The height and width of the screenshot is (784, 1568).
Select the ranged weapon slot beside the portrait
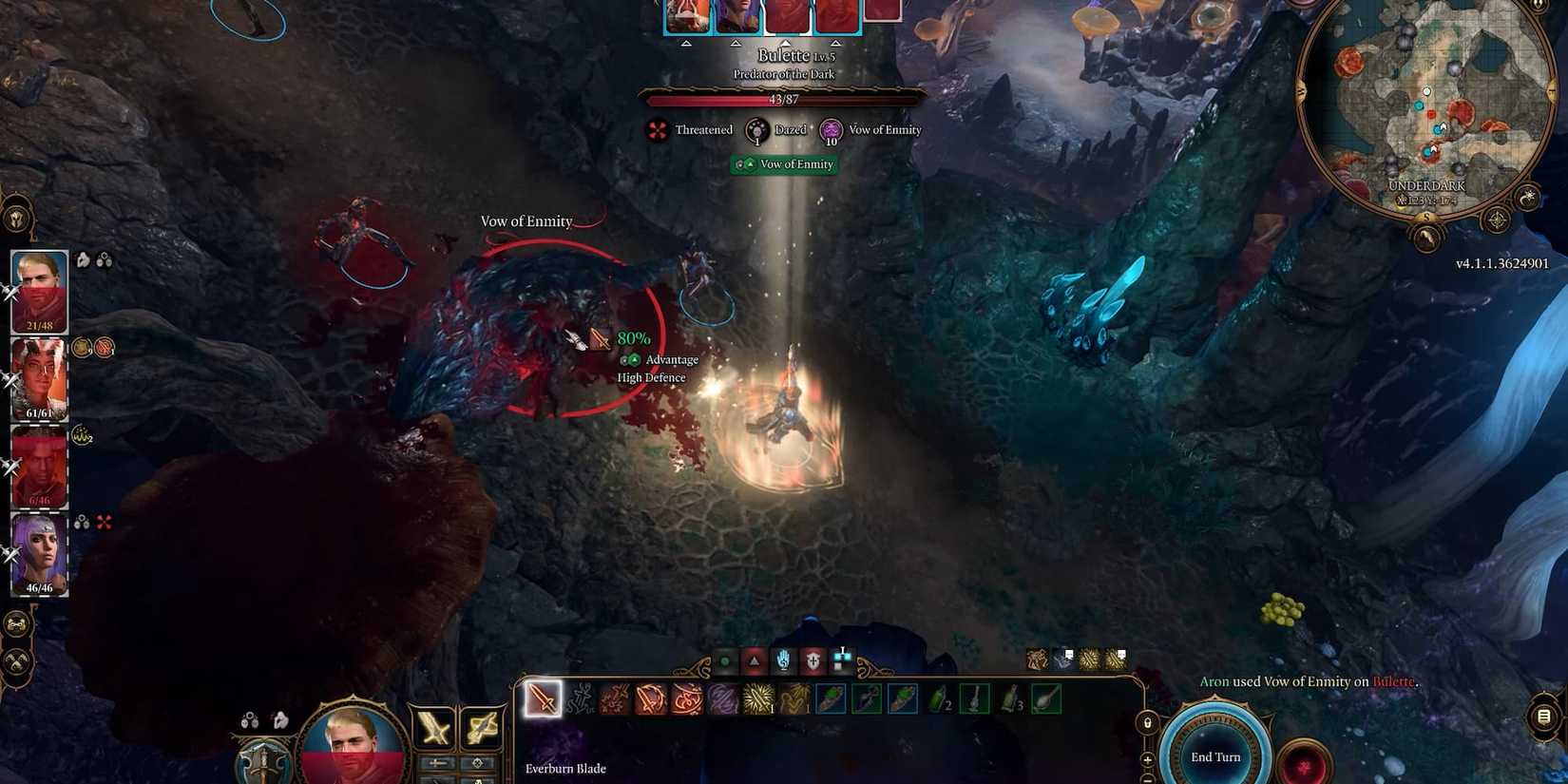coord(480,728)
